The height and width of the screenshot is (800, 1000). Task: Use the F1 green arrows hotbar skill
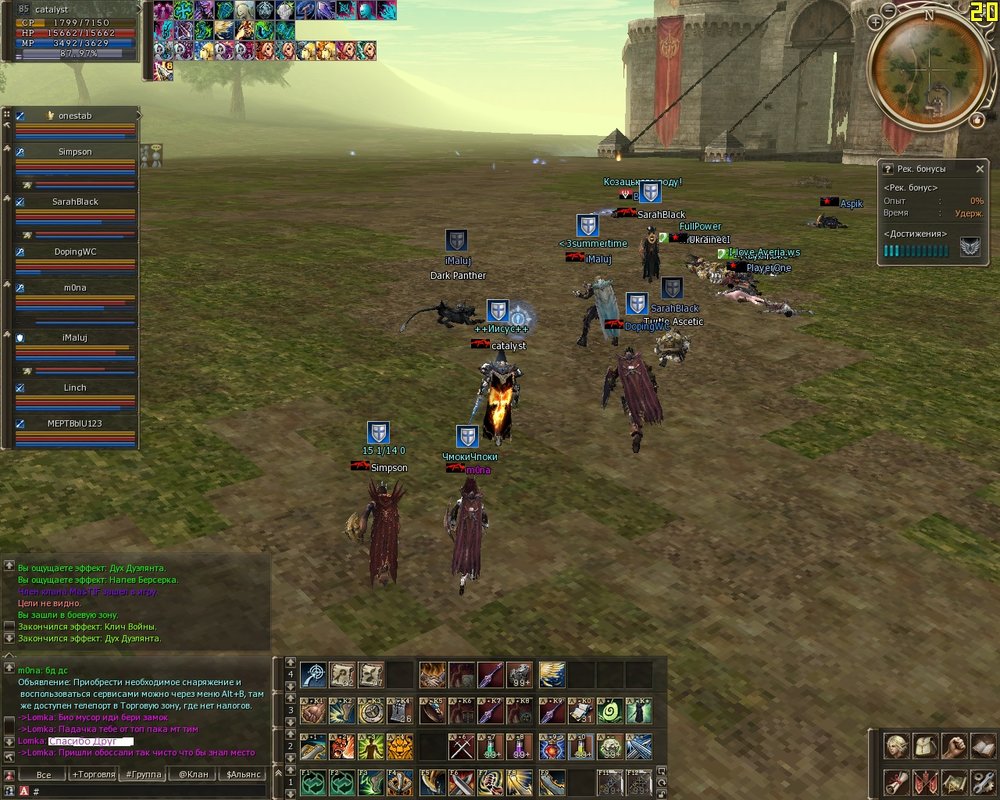(313, 781)
